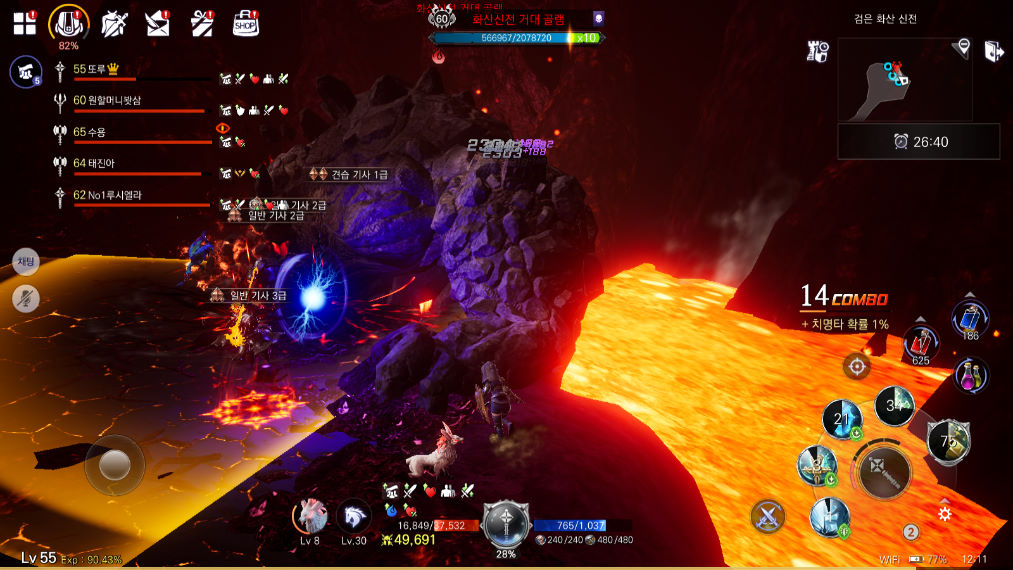Open the main menu grid icon
This screenshot has width=1013, height=570.
tap(24, 24)
